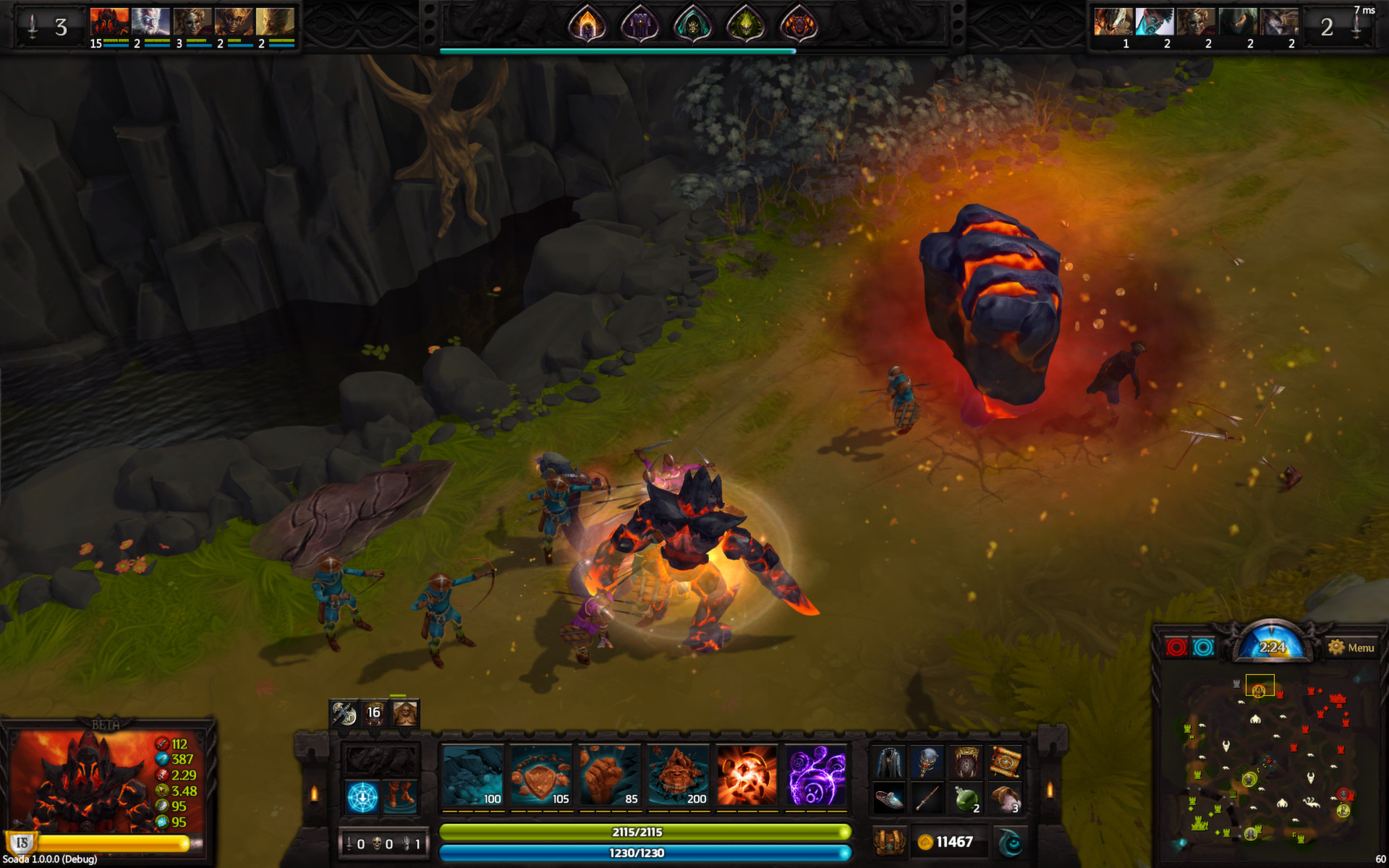Image resolution: width=1389 pixels, height=868 pixels.
Task: Activate the blue teleport rune icon
Action: [362, 797]
